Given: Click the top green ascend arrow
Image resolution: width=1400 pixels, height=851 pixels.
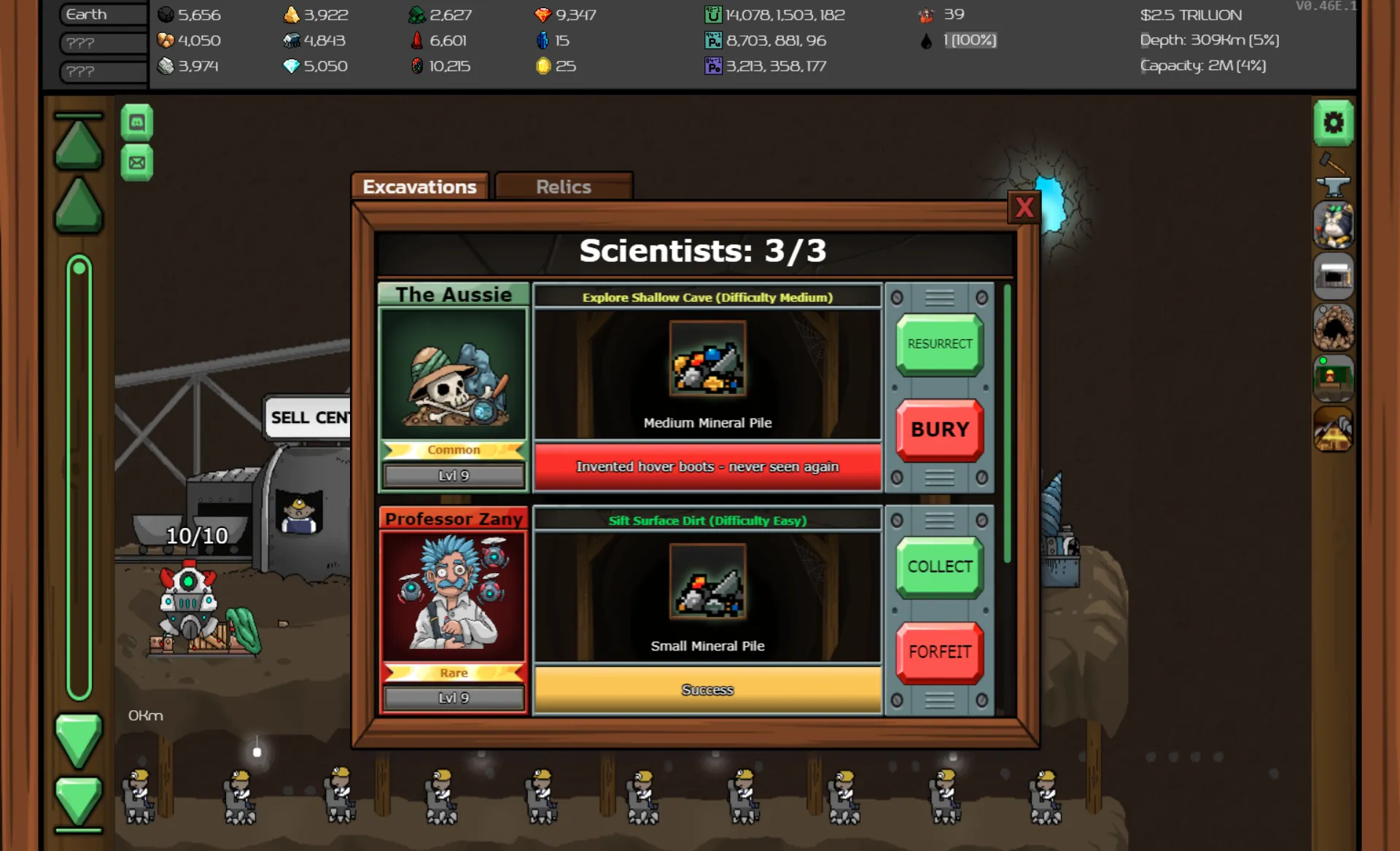Looking at the screenshot, I should click(78, 146).
